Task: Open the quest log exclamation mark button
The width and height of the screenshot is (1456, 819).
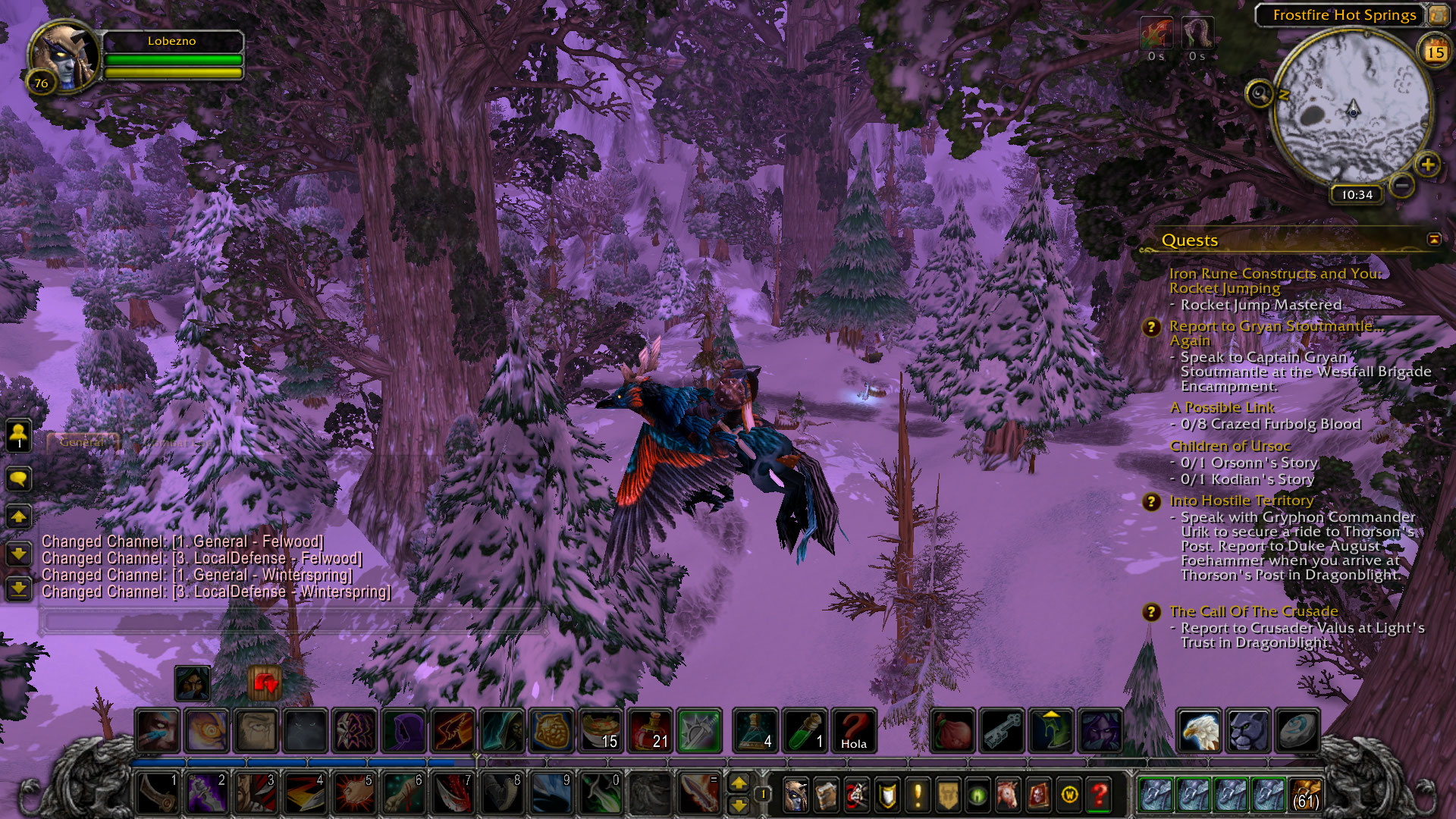Action: (917, 795)
